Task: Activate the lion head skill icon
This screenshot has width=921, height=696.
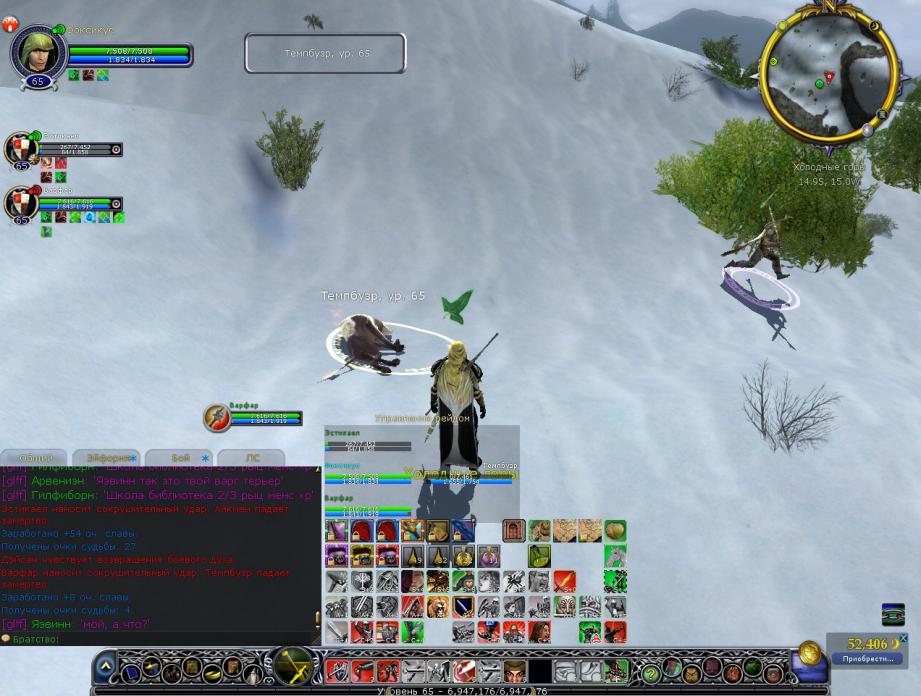Action: (437, 607)
